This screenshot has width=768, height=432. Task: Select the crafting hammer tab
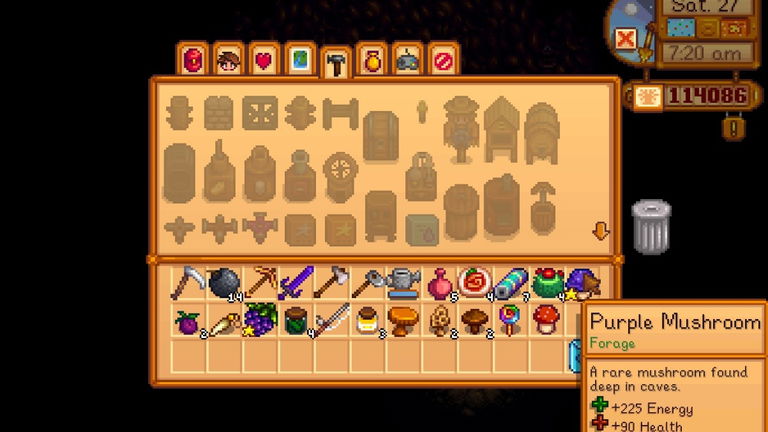click(x=335, y=63)
